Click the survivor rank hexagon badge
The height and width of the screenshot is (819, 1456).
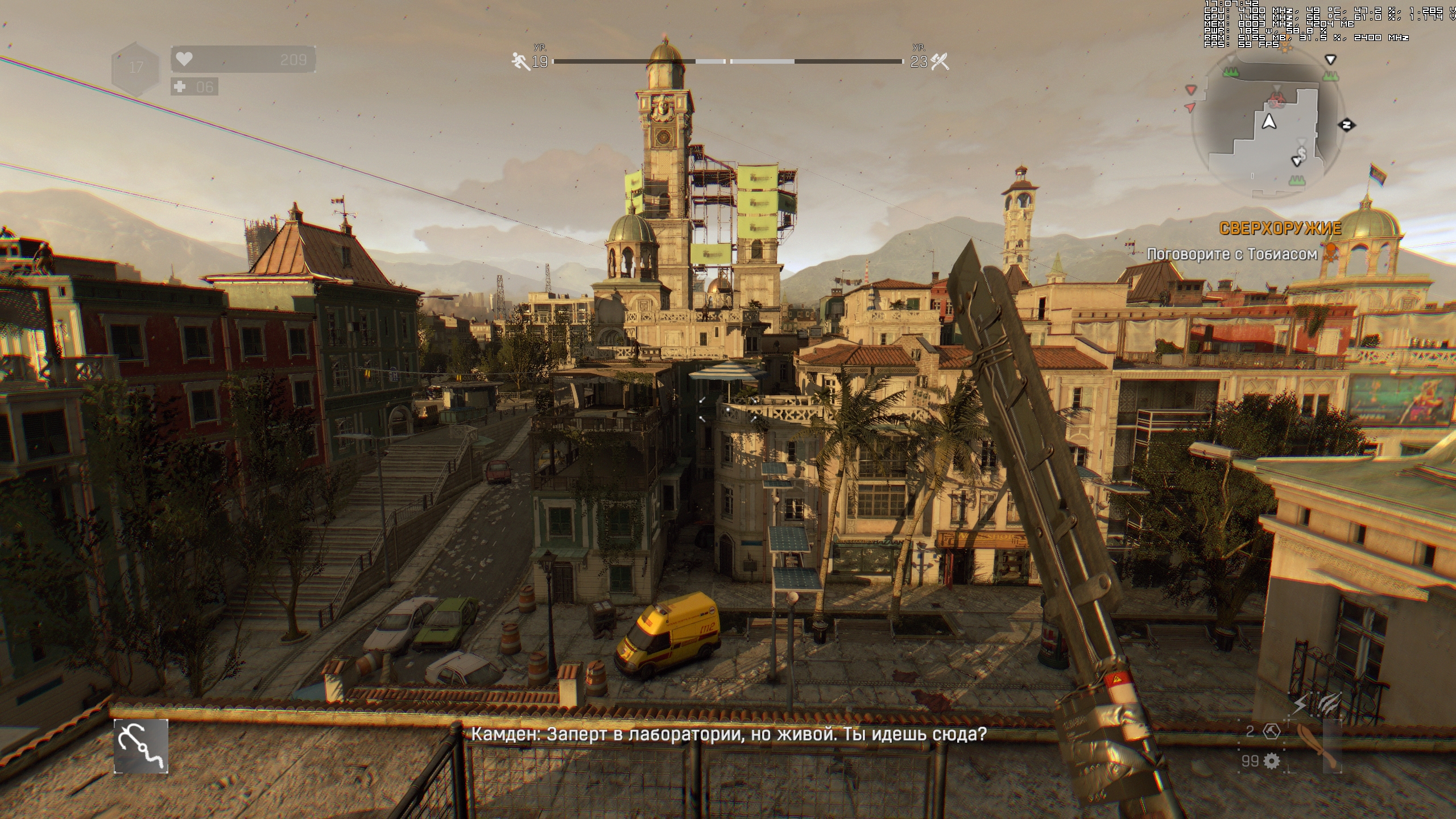pyautogui.click(x=135, y=68)
